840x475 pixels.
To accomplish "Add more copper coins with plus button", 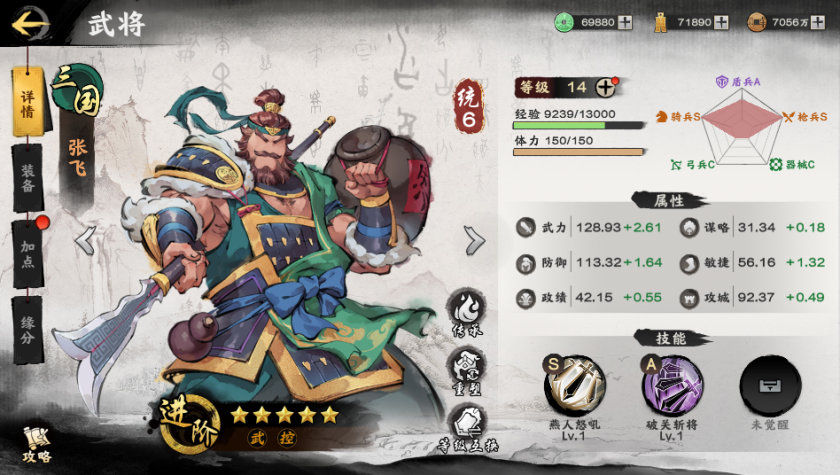I will [819, 21].
